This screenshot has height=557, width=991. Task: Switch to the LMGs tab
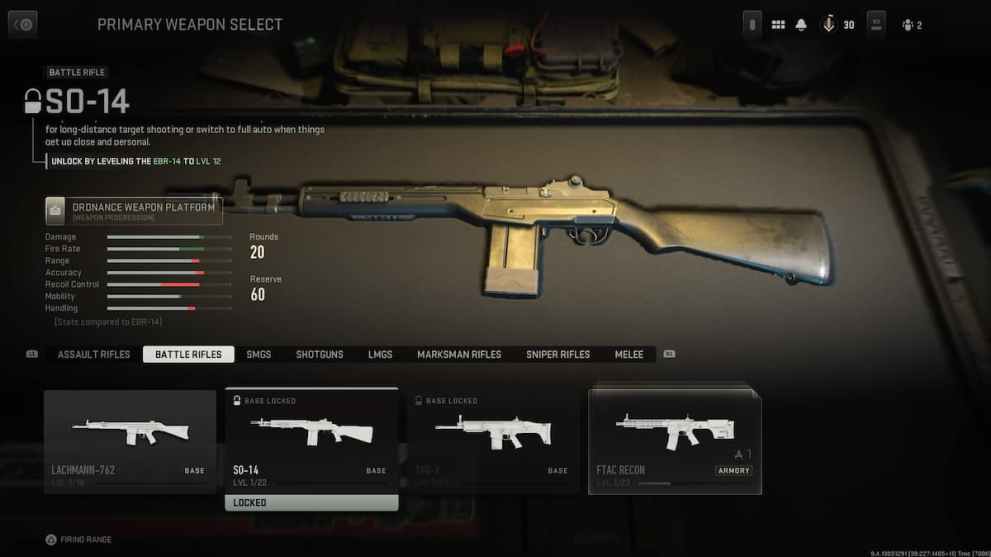click(380, 354)
